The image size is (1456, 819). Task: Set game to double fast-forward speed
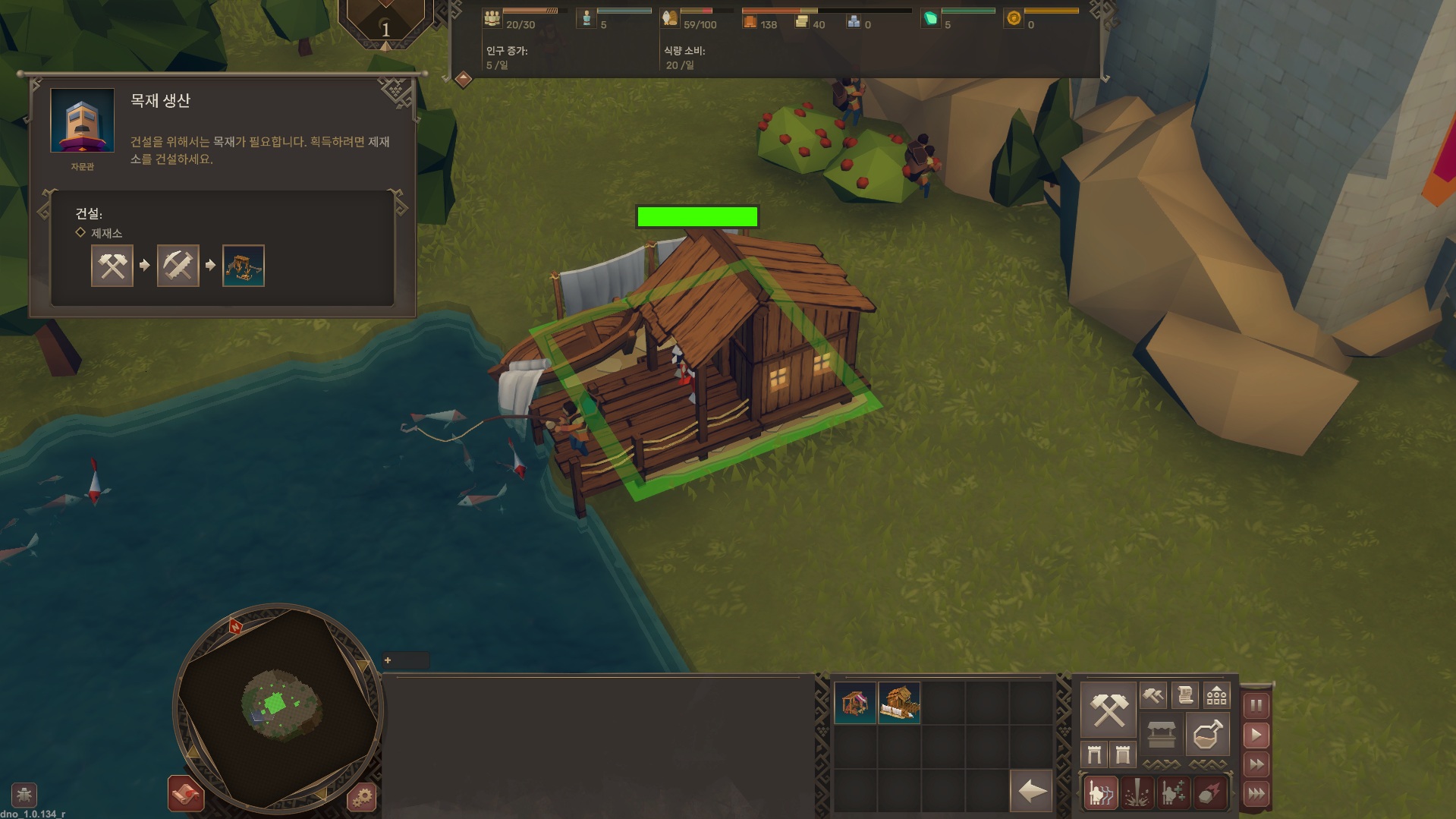(1256, 764)
